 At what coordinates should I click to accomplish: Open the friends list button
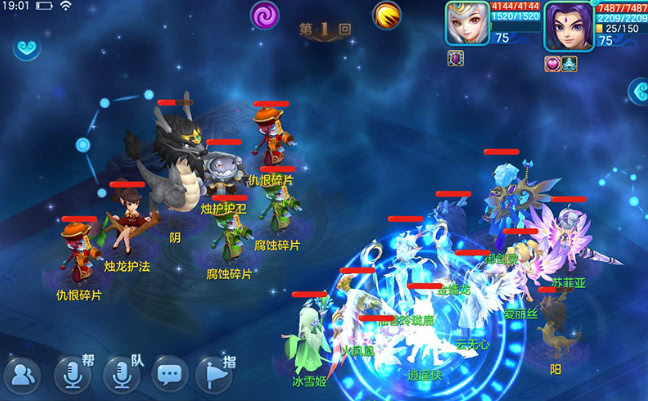point(22,375)
